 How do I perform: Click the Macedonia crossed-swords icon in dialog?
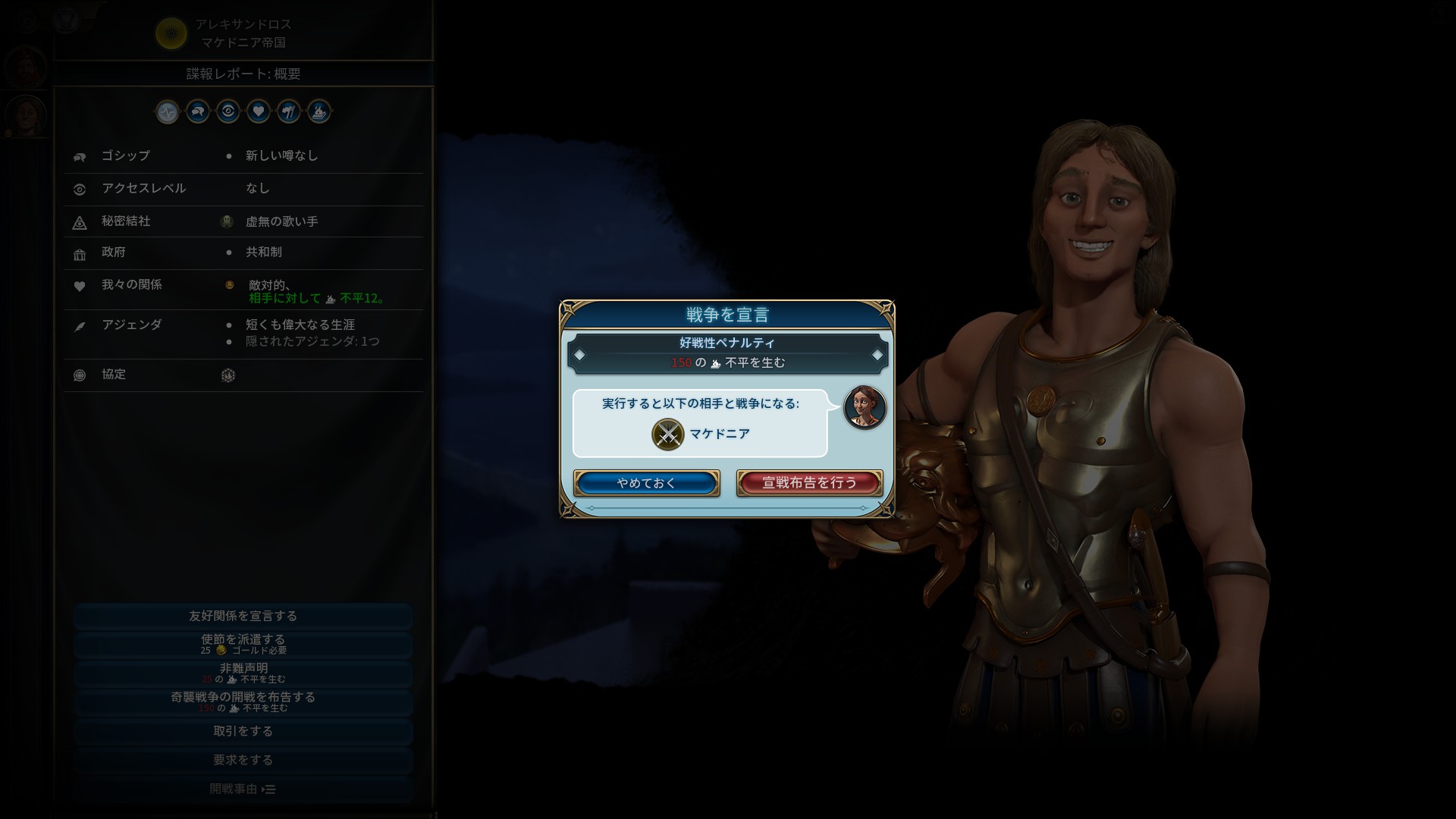(x=667, y=435)
